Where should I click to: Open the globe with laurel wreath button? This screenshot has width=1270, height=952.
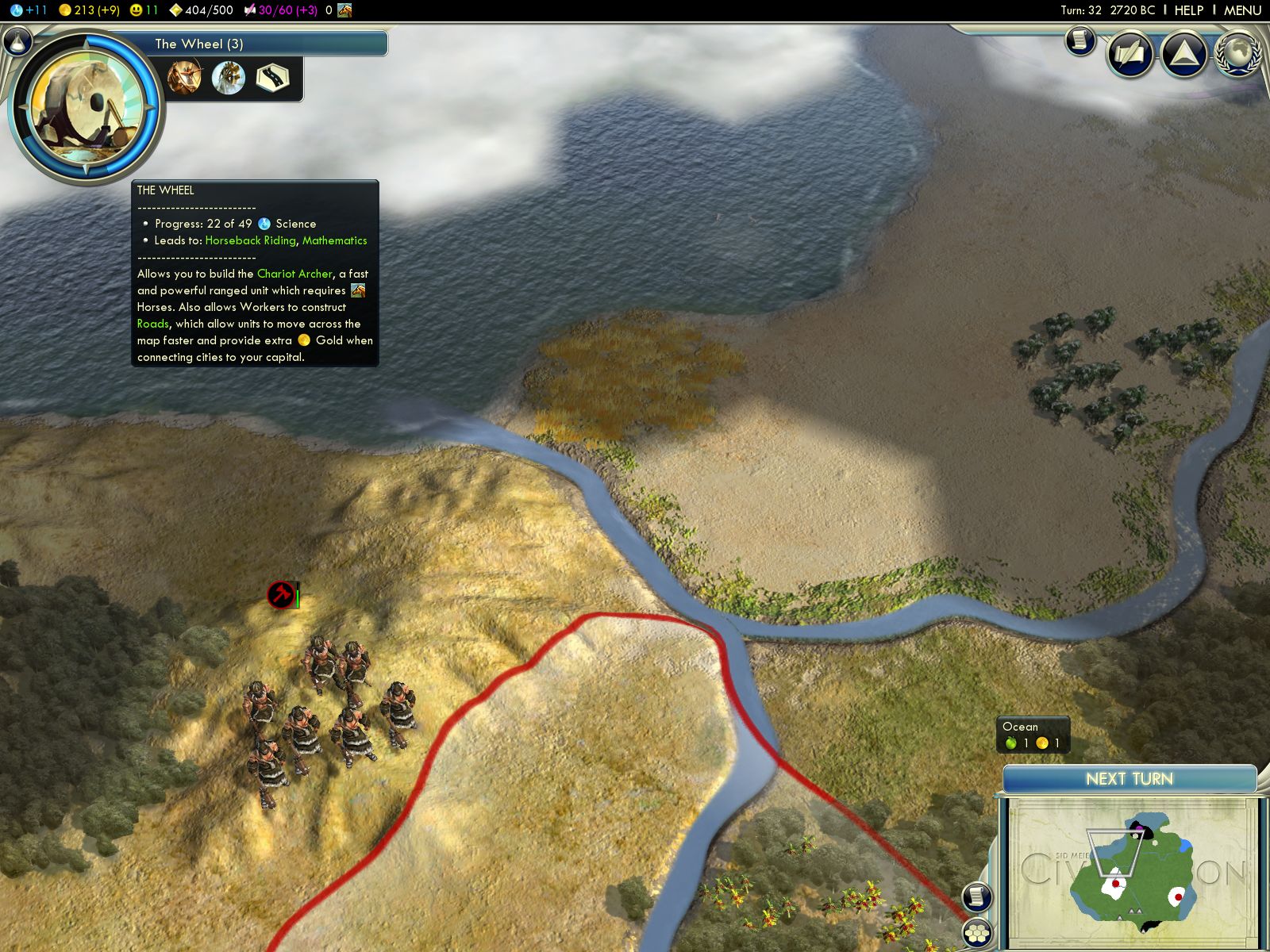[x=1238, y=52]
